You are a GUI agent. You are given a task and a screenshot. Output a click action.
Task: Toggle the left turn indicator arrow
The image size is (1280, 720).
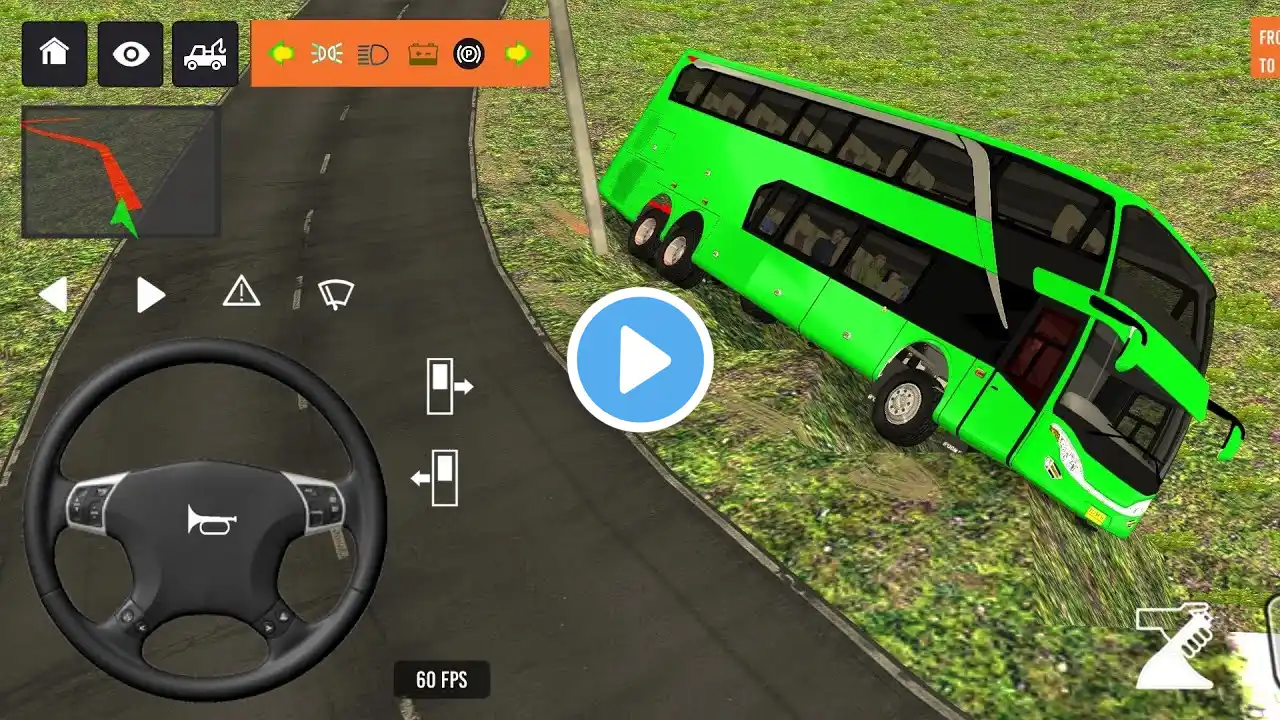281,53
